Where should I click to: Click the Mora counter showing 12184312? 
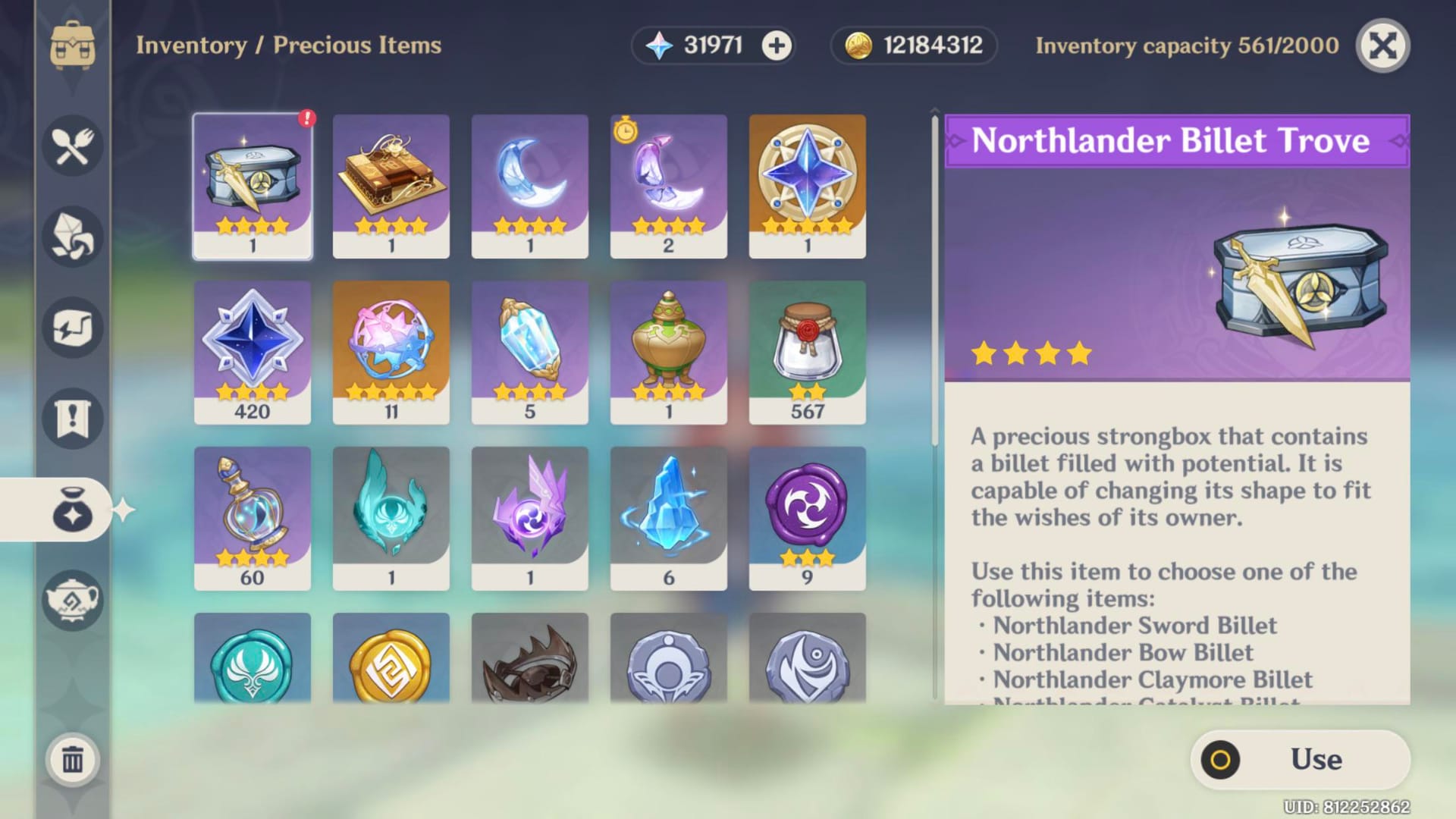912,45
